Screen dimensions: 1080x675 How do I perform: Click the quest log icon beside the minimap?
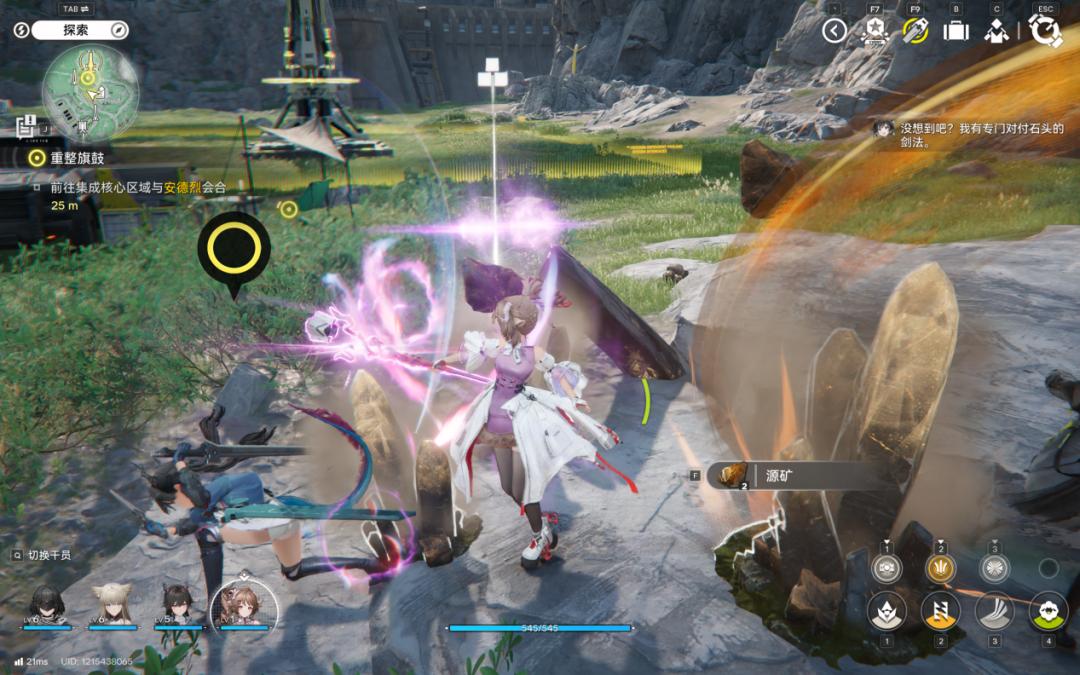(x=27, y=126)
